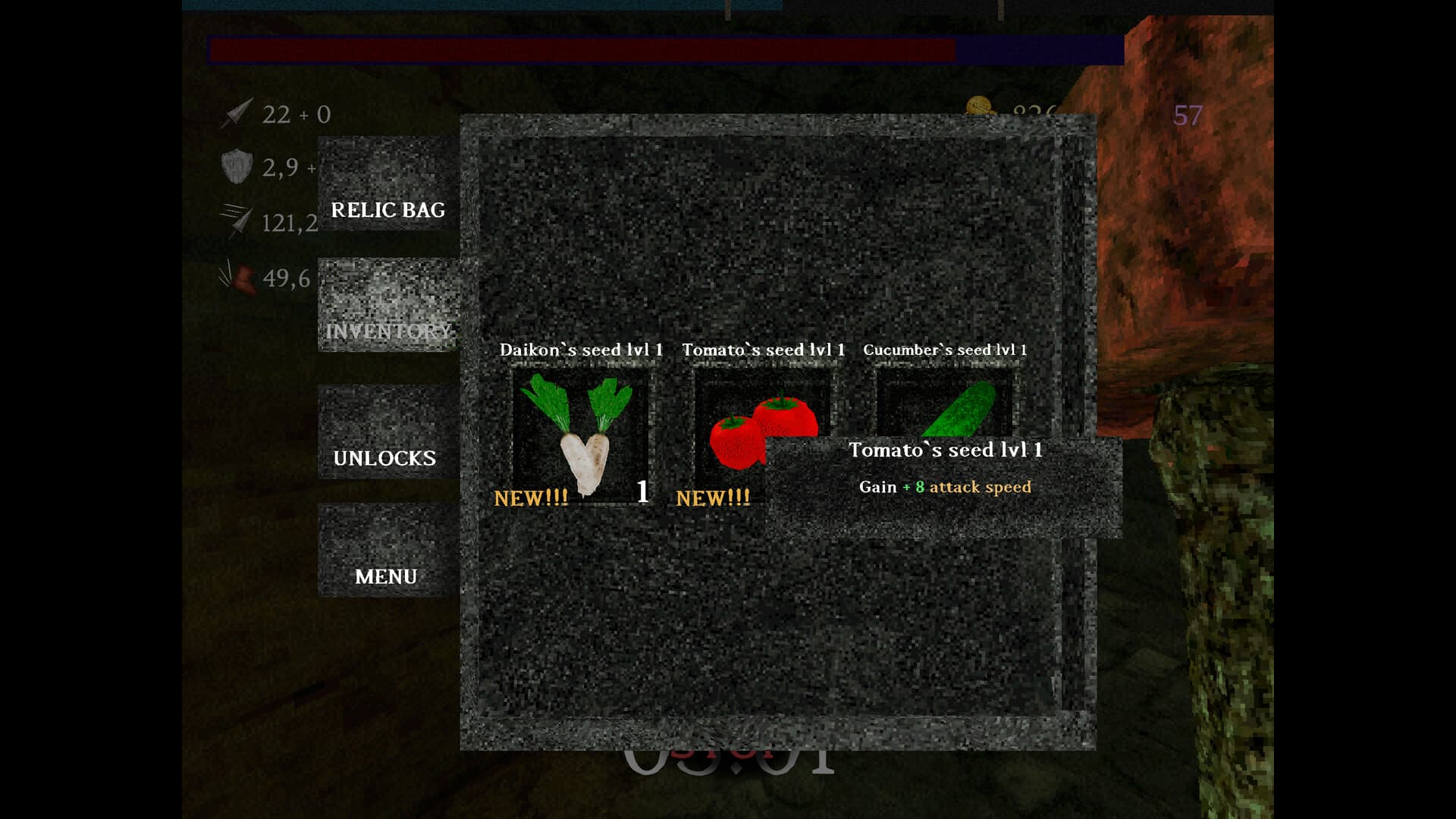The image size is (1456, 819).
Task: Click the MENU button
Action: 386,576
